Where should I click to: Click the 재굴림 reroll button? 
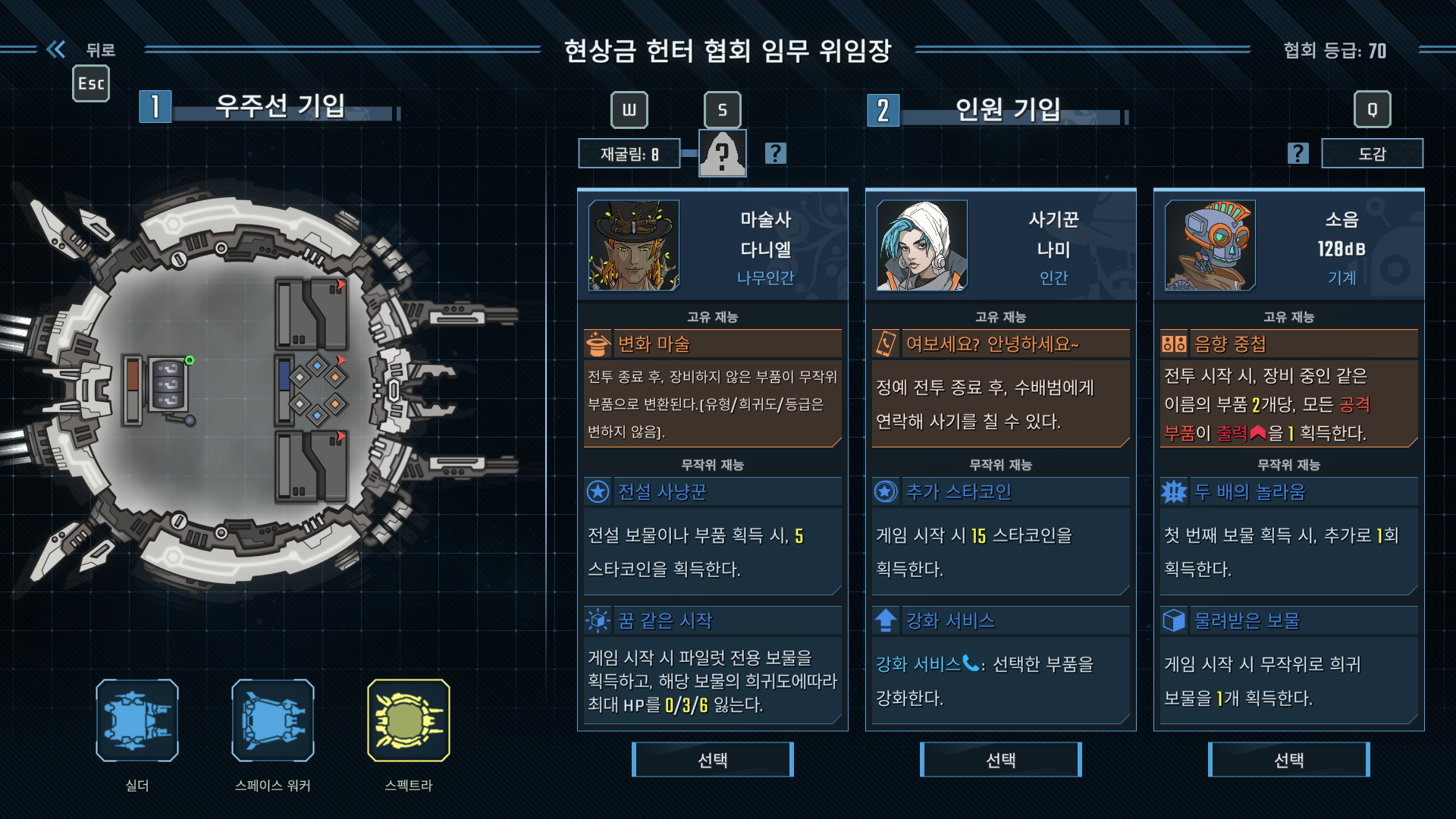coord(629,154)
